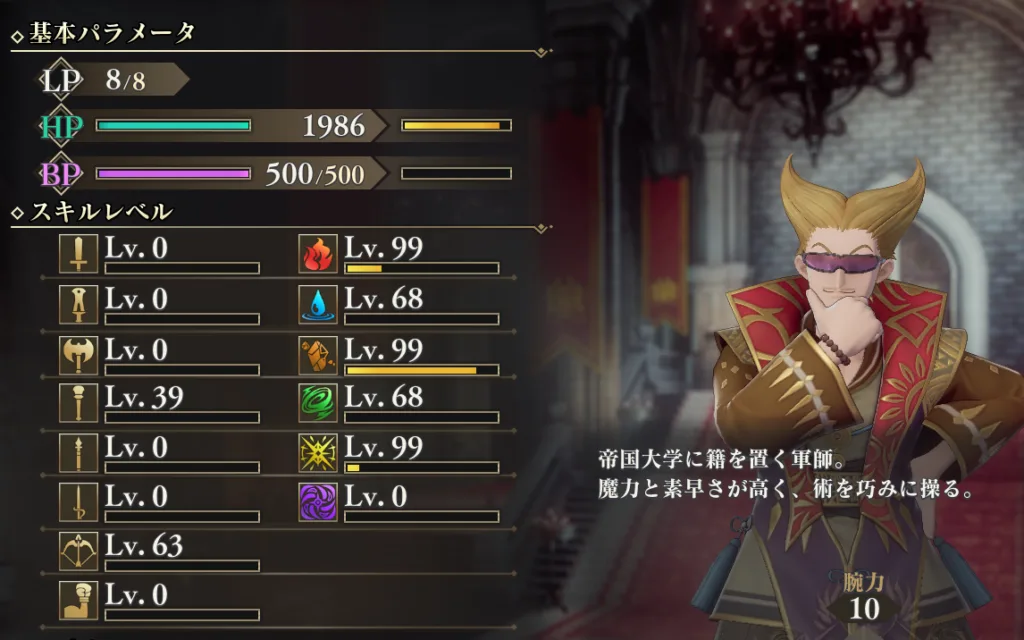The width and height of the screenshot is (1024, 640).
Task: Select the red flame magic icon
Action: pos(319,255)
